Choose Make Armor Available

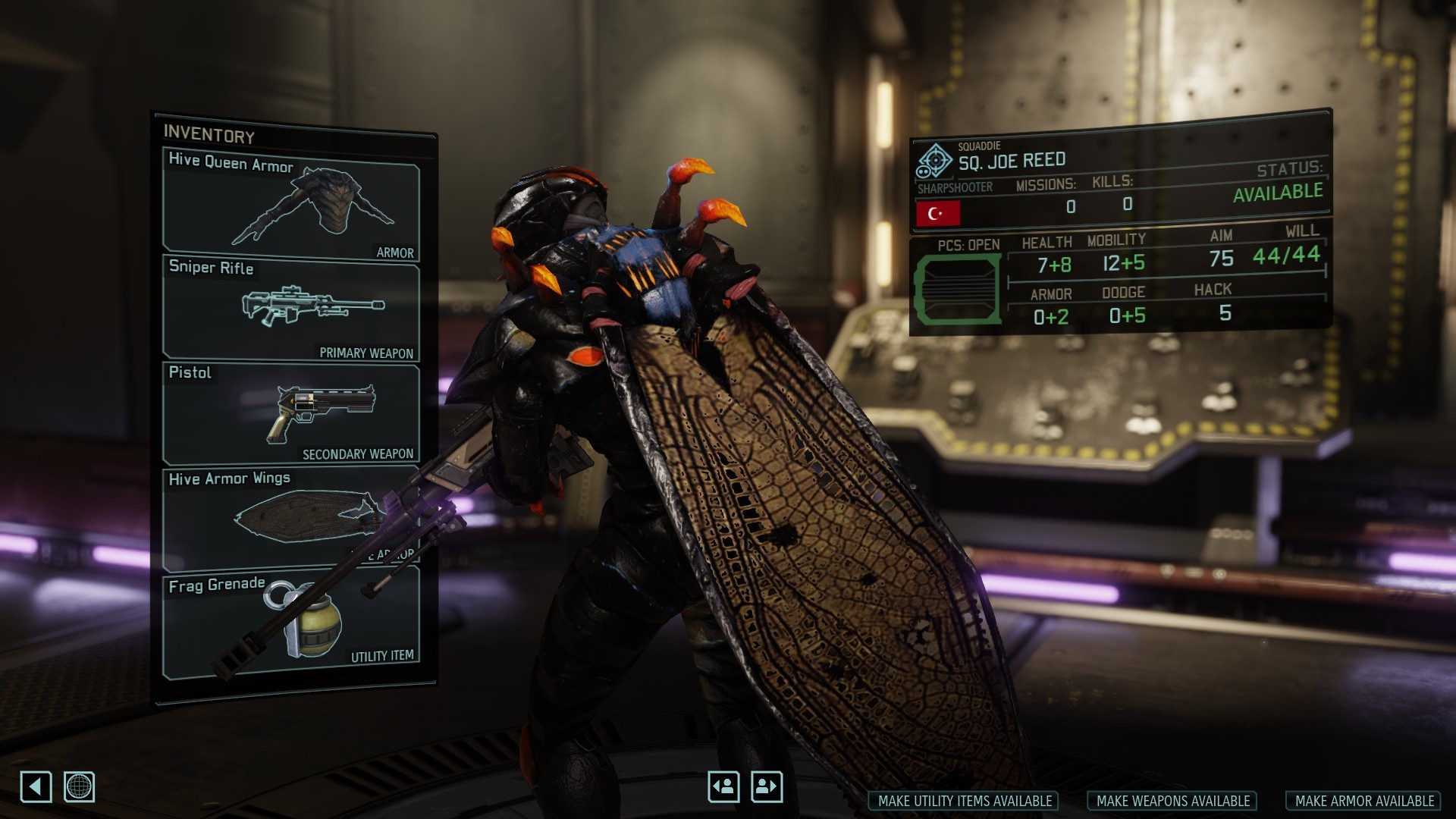point(1363,801)
